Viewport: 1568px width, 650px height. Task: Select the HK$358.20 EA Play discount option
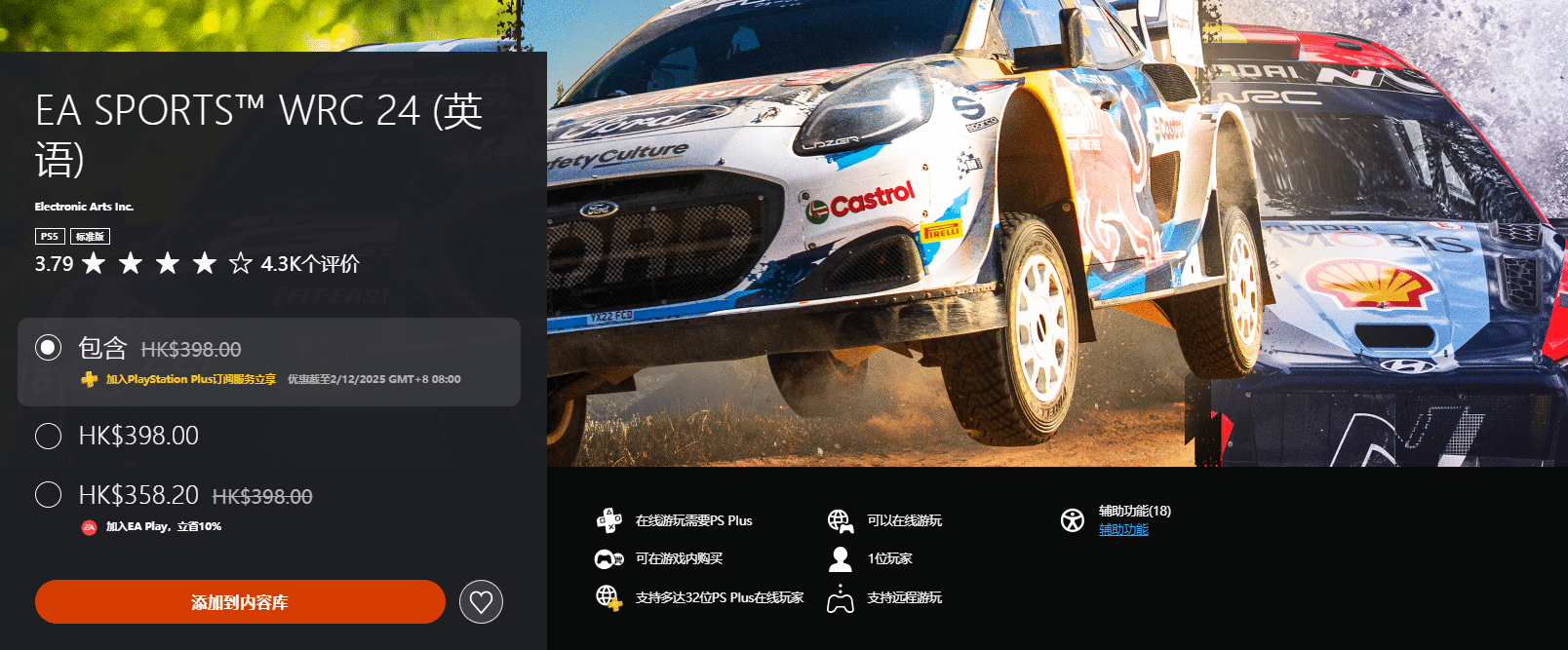(x=49, y=495)
